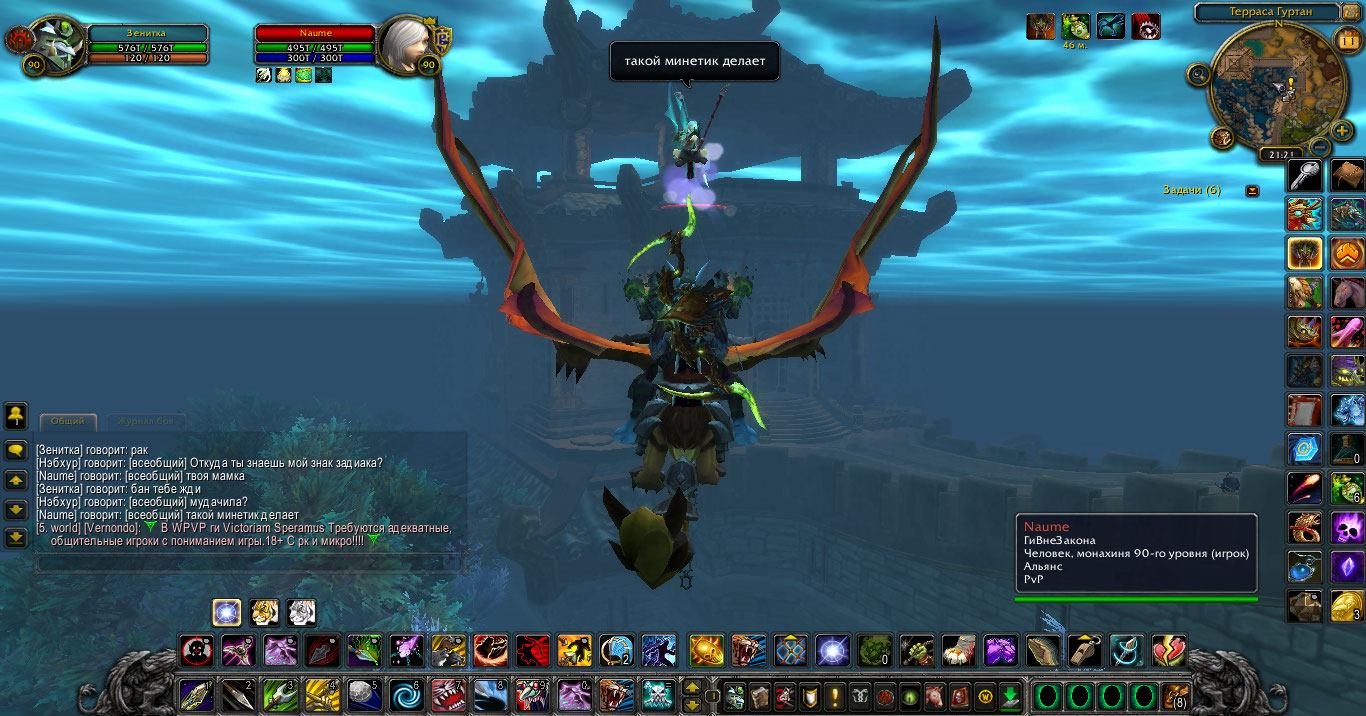Select the white tiger icon above the action bar
The height and width of the screenshot is (716, 1366).
coord(302,612)
